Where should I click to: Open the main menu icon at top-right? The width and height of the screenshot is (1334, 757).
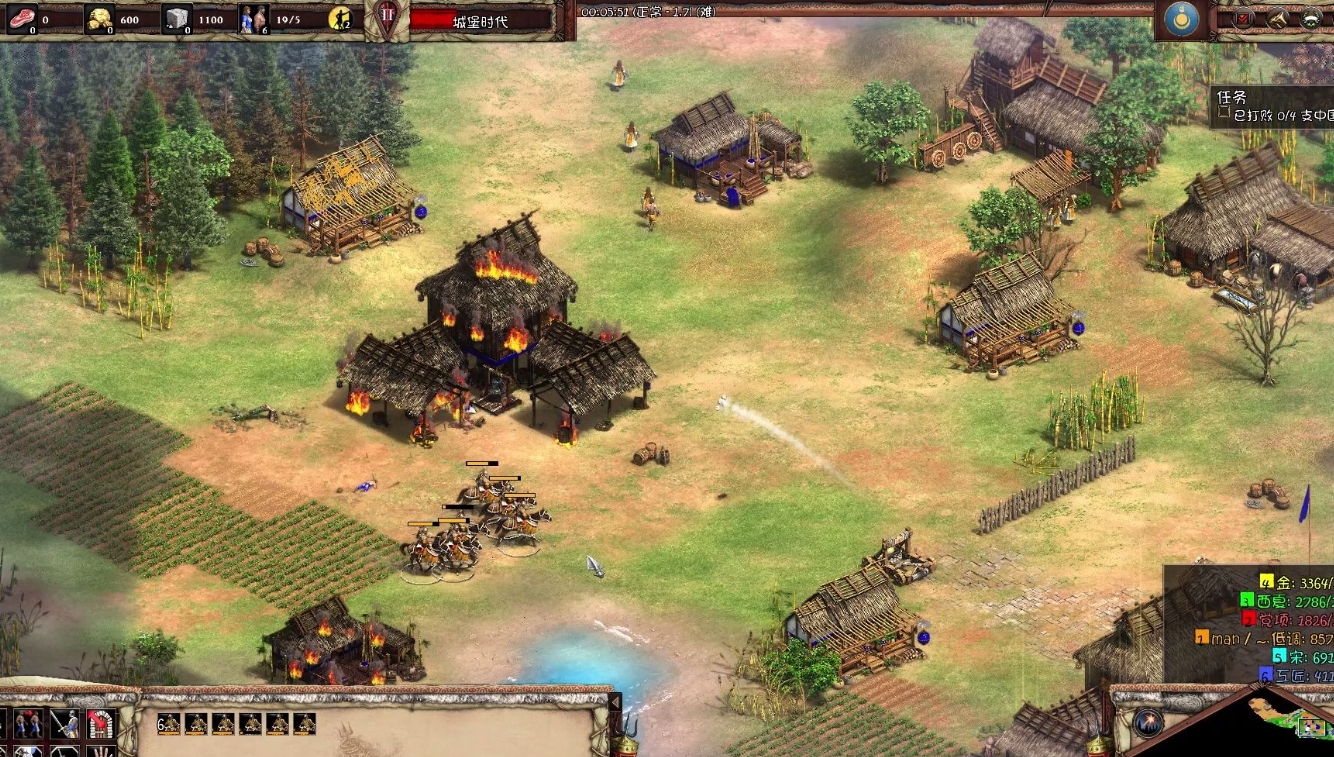pos(1312,18)
